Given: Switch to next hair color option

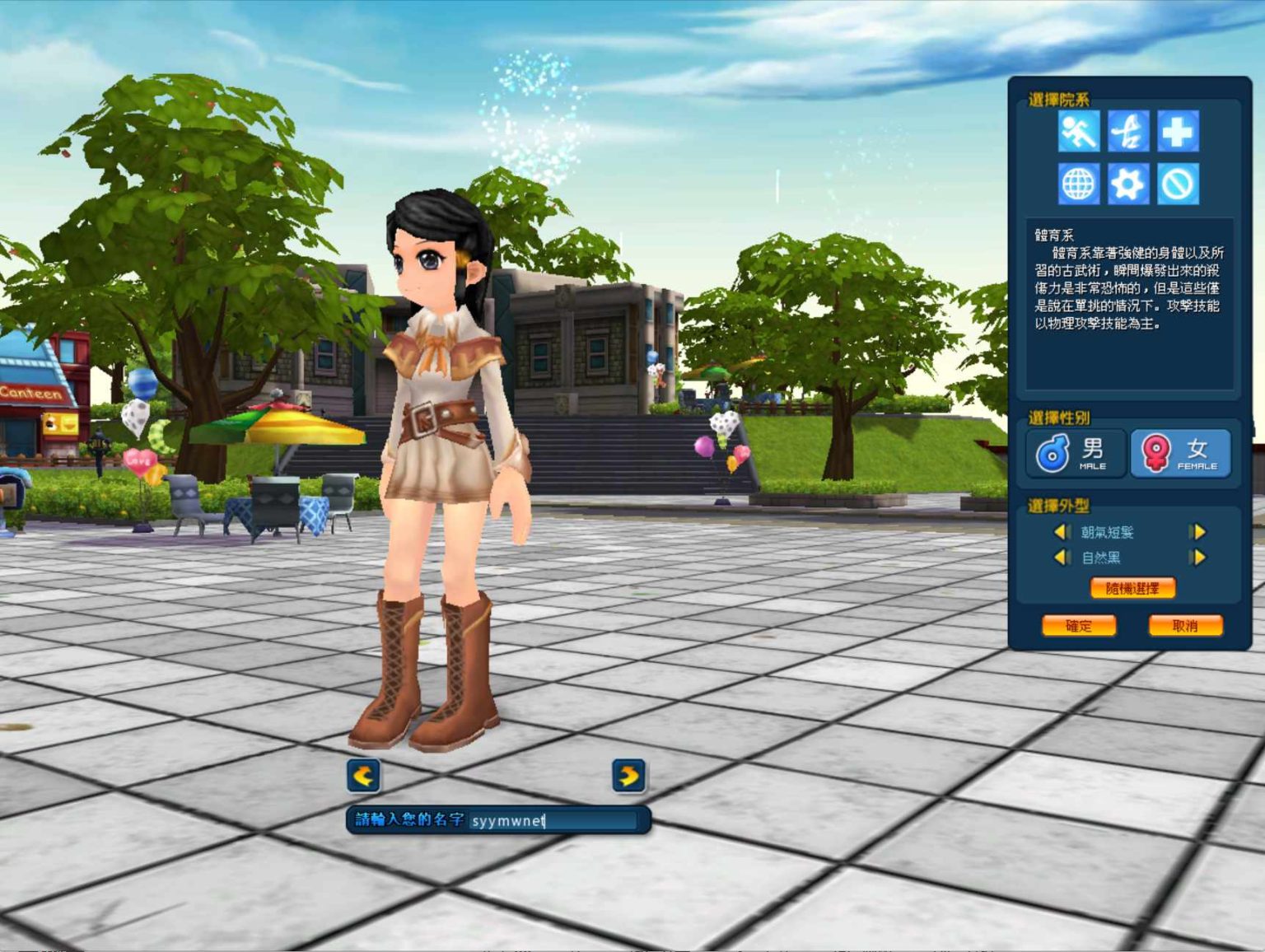Looking at the screenshot, I should 1198,558.
